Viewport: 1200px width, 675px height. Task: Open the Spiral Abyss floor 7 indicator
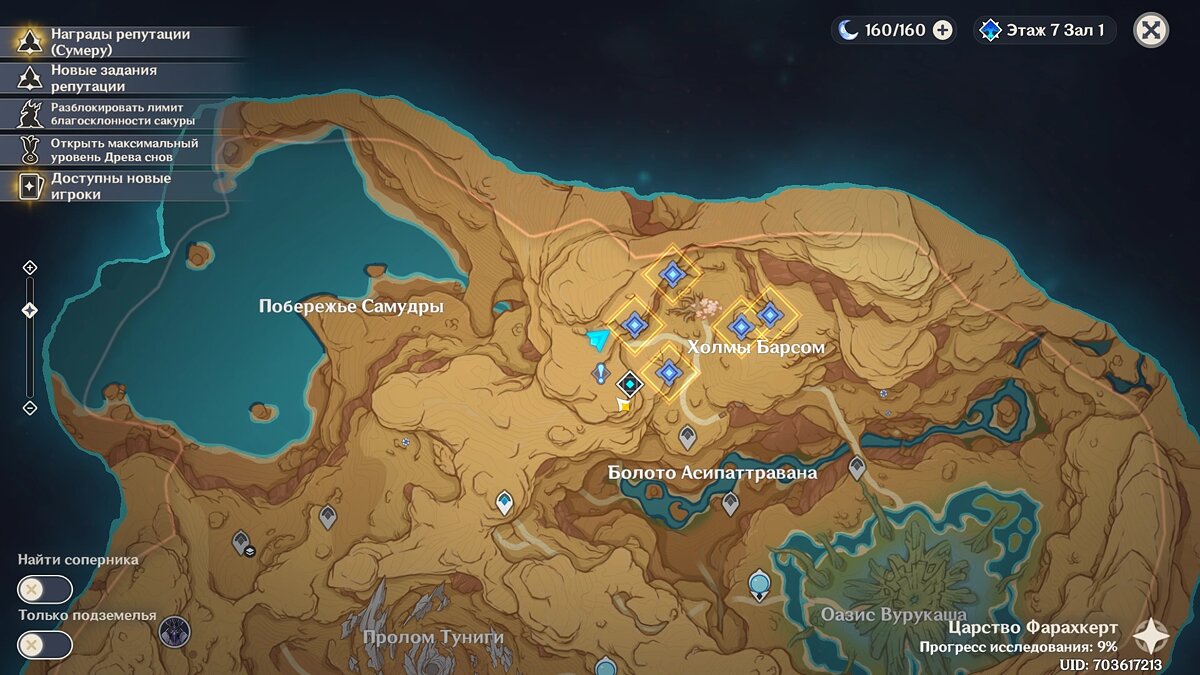pyautogui.click(x=1045, y=30)
